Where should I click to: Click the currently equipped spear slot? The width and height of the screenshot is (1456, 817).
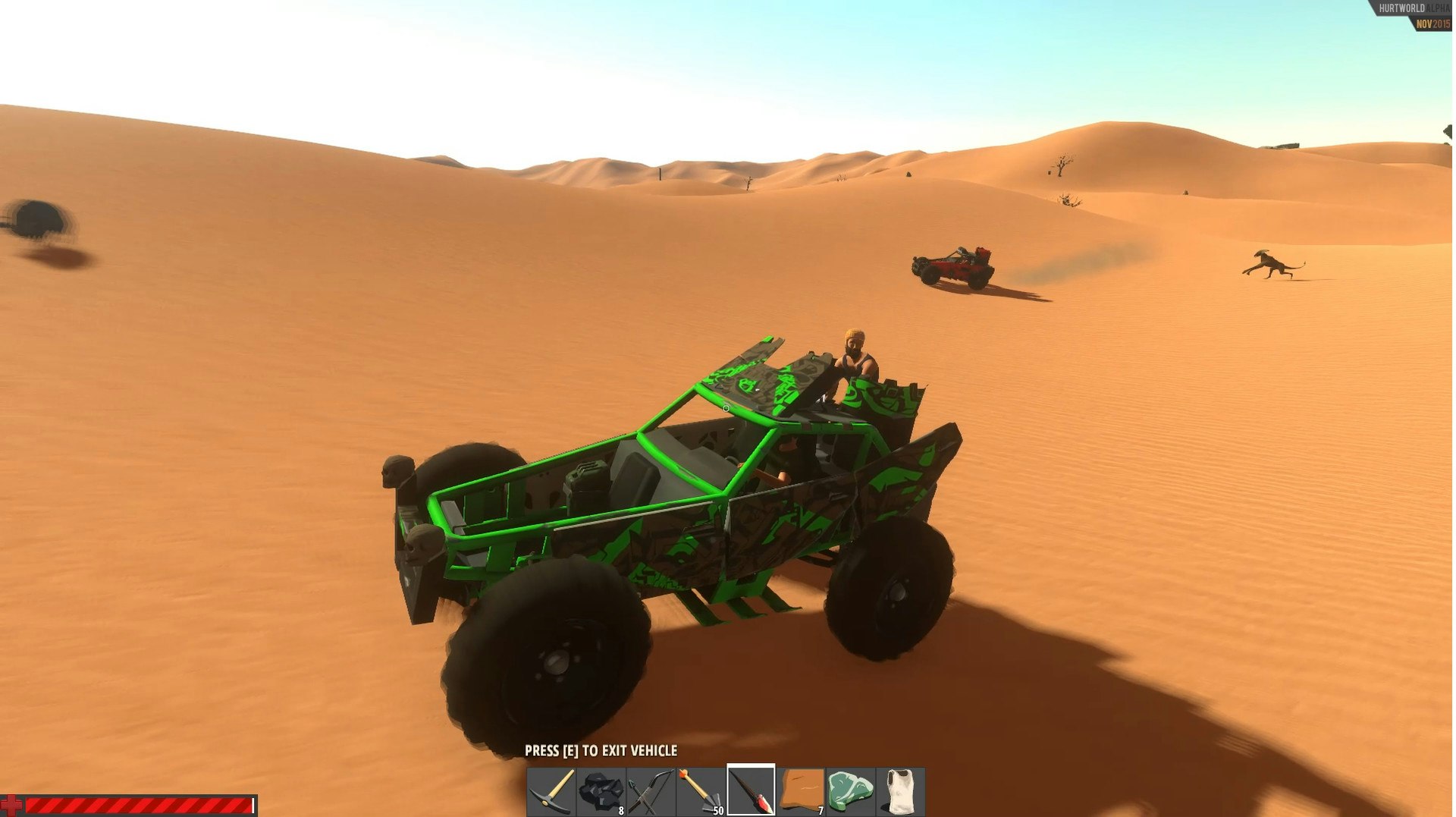[x=751, y=789]
